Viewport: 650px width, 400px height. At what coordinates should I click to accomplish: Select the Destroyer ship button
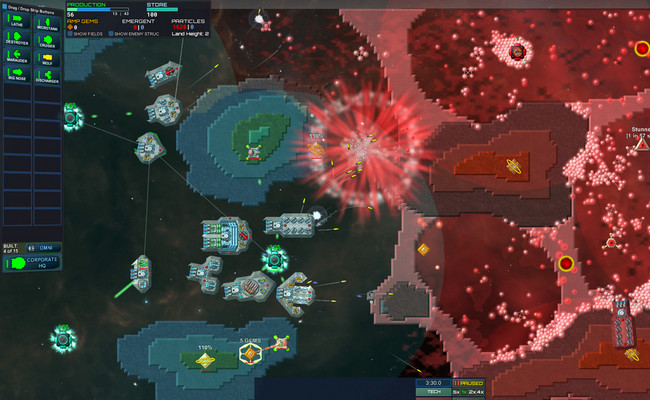pyautogui.click(x=17, y=40)
